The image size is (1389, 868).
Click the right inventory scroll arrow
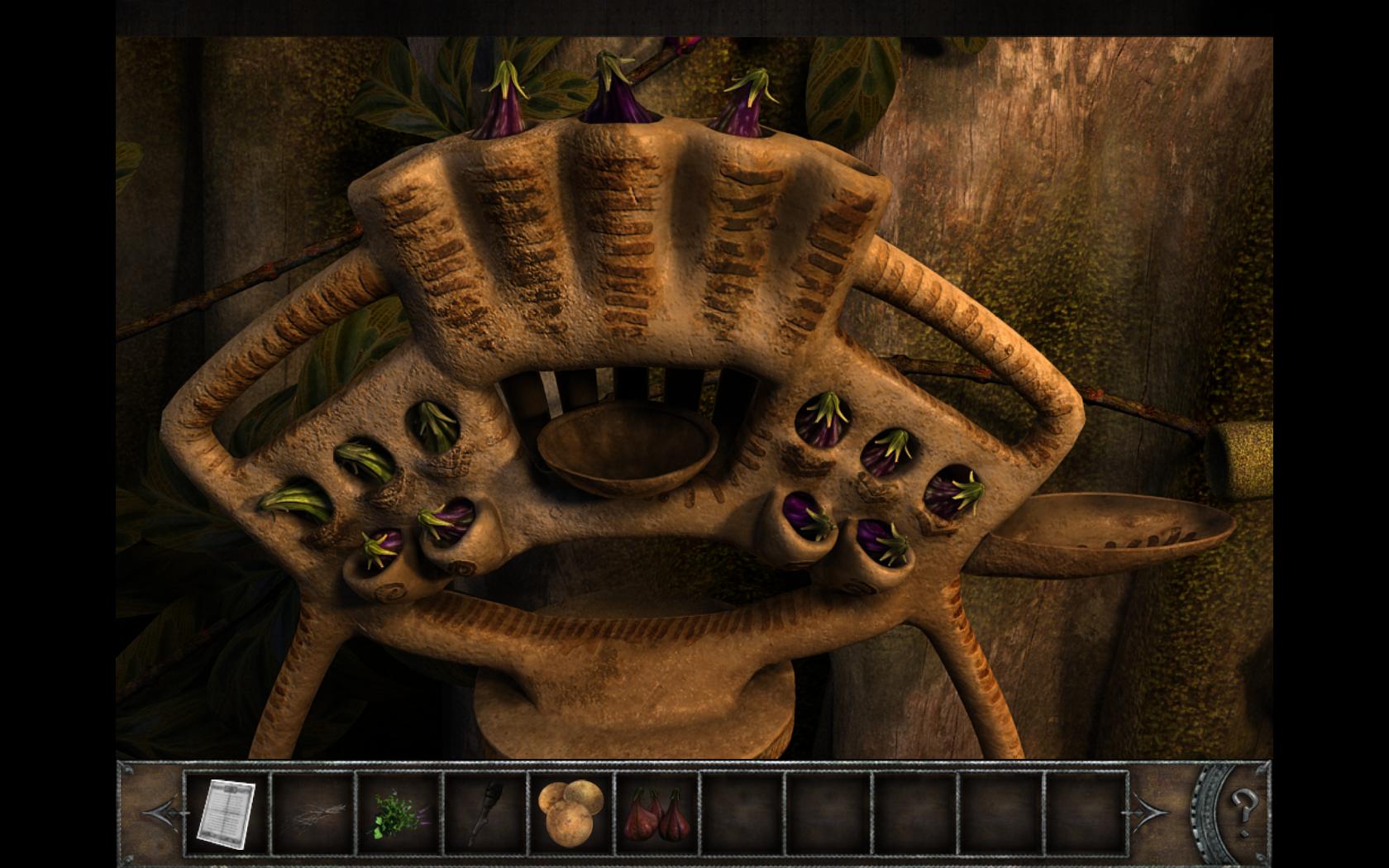tap(1151, 812)
